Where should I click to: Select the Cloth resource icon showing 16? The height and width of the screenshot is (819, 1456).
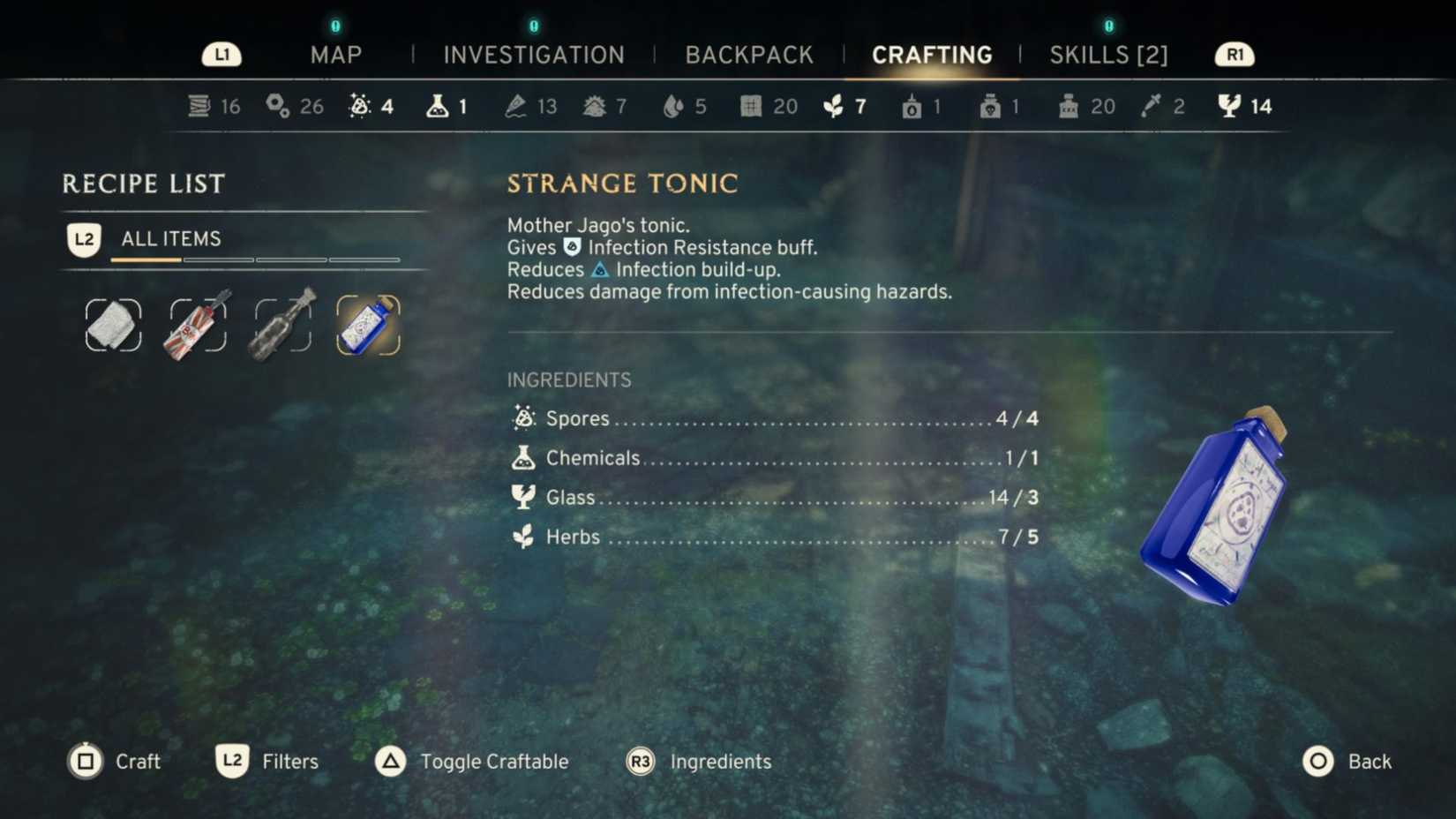[198, 105]
